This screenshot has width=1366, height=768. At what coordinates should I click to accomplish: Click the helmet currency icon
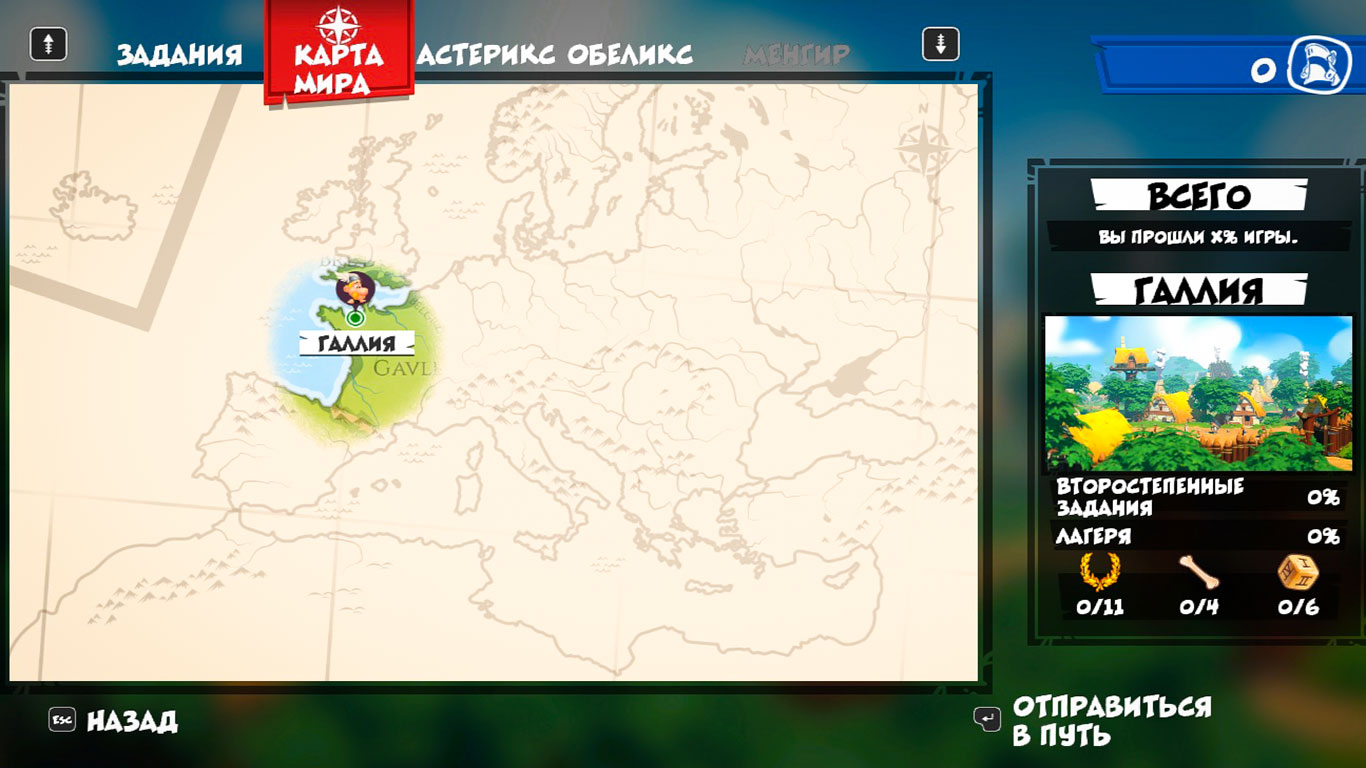1319,66
